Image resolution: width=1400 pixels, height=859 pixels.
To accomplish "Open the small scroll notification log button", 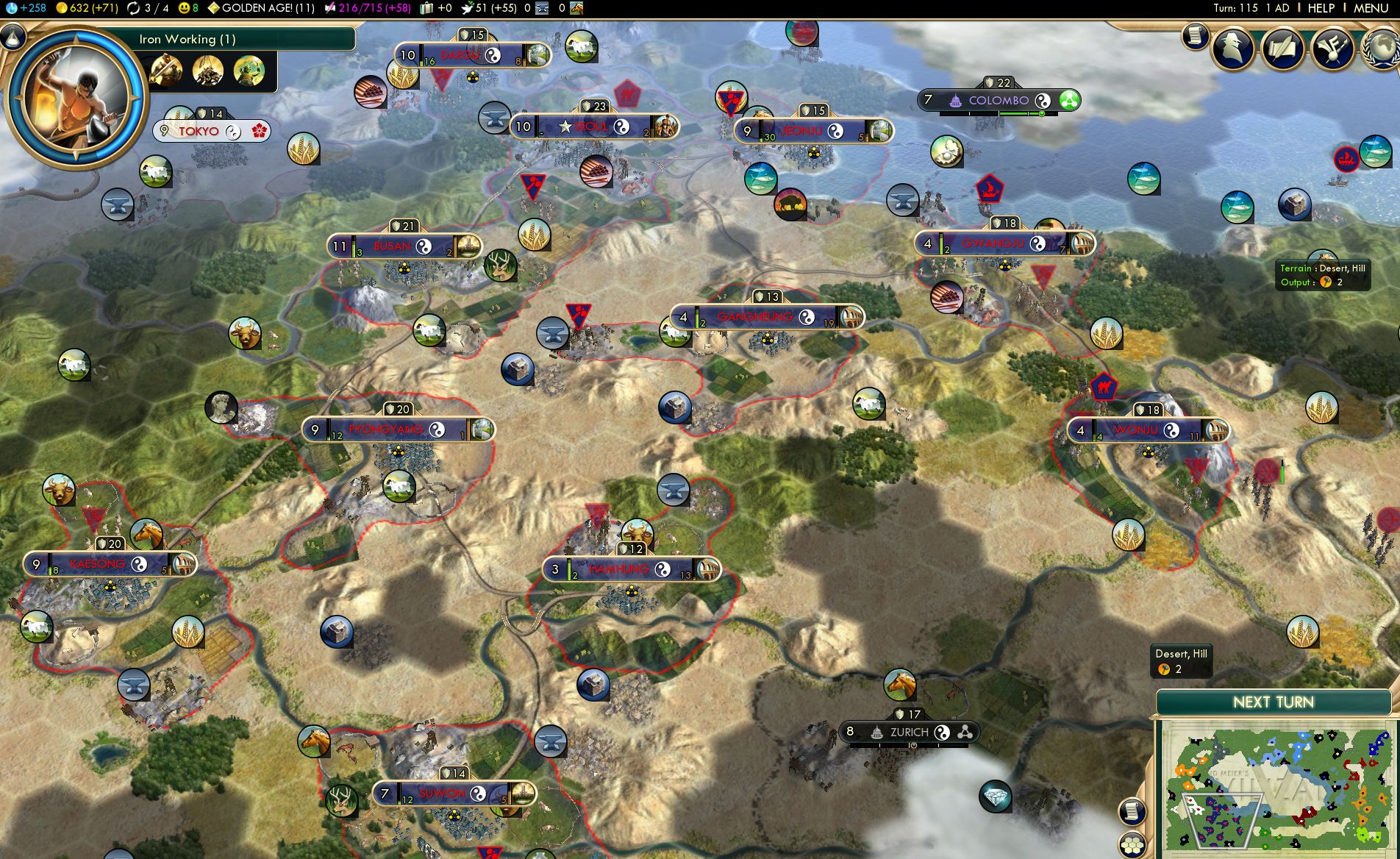I will coord(1196,35).
